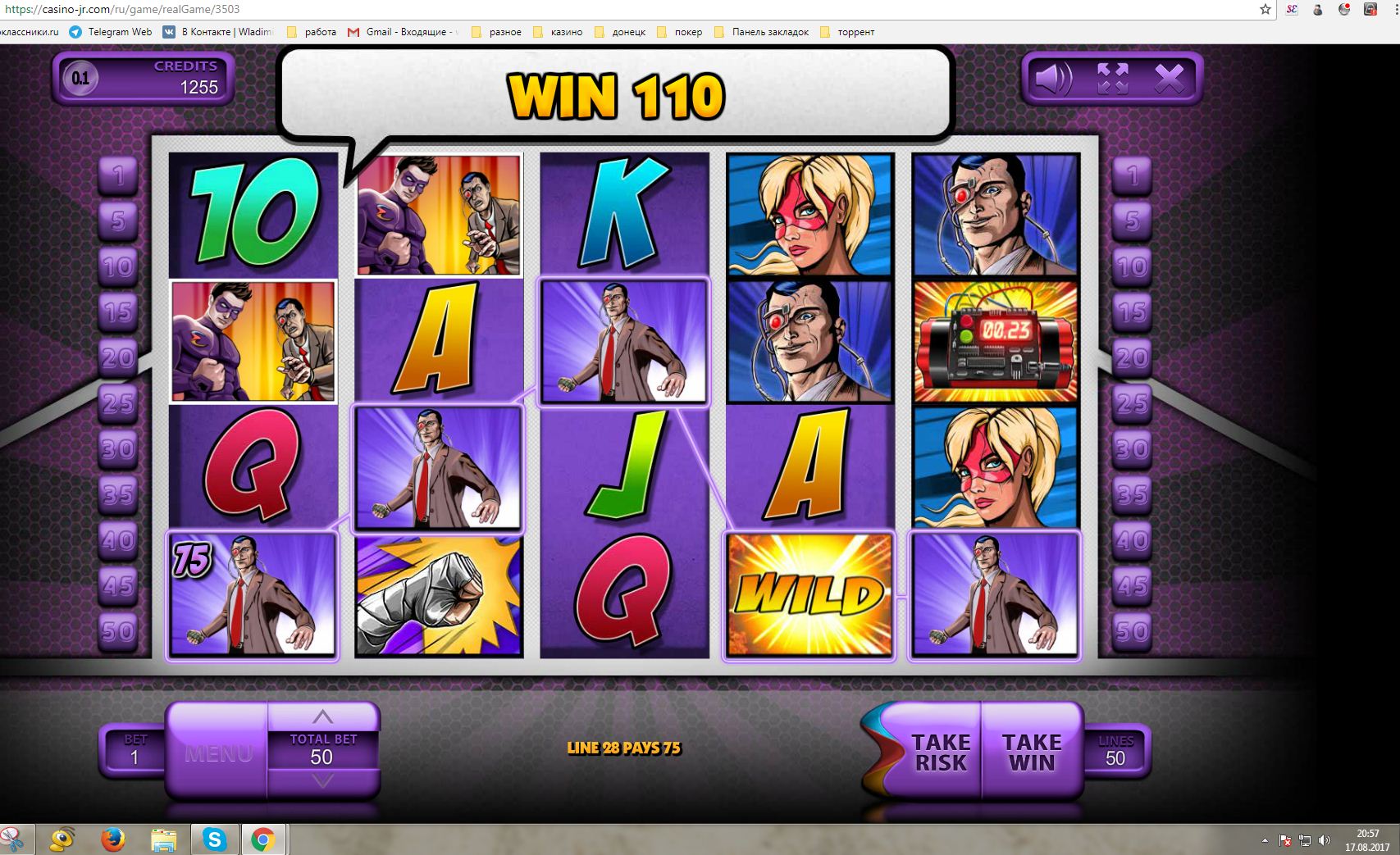Bookmark this page with the star icon
Screen dimensions: 1400x855
[x=1265, y=10]
